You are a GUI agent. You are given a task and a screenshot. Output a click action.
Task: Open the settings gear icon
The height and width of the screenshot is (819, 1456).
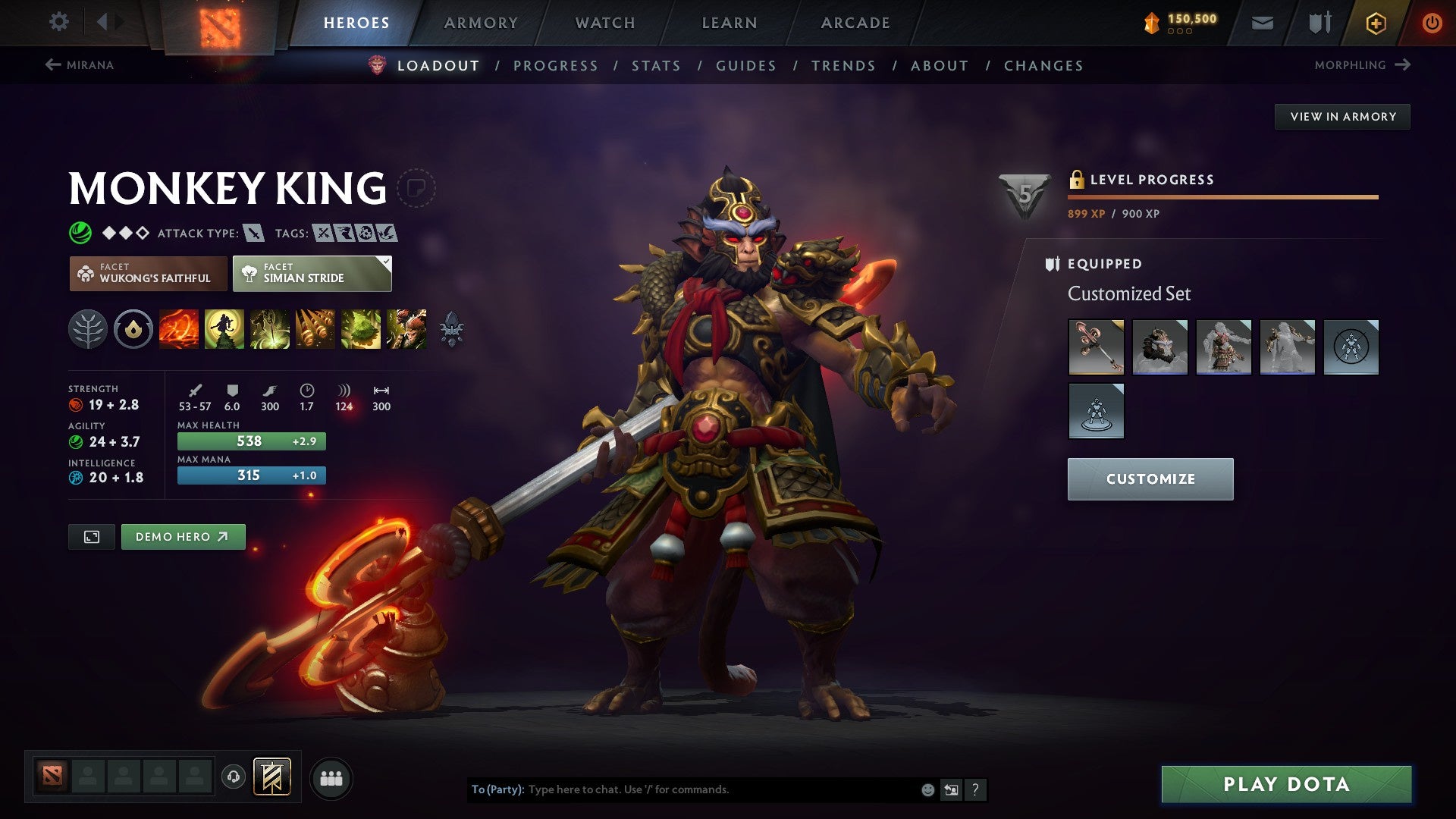pos(58,22)
